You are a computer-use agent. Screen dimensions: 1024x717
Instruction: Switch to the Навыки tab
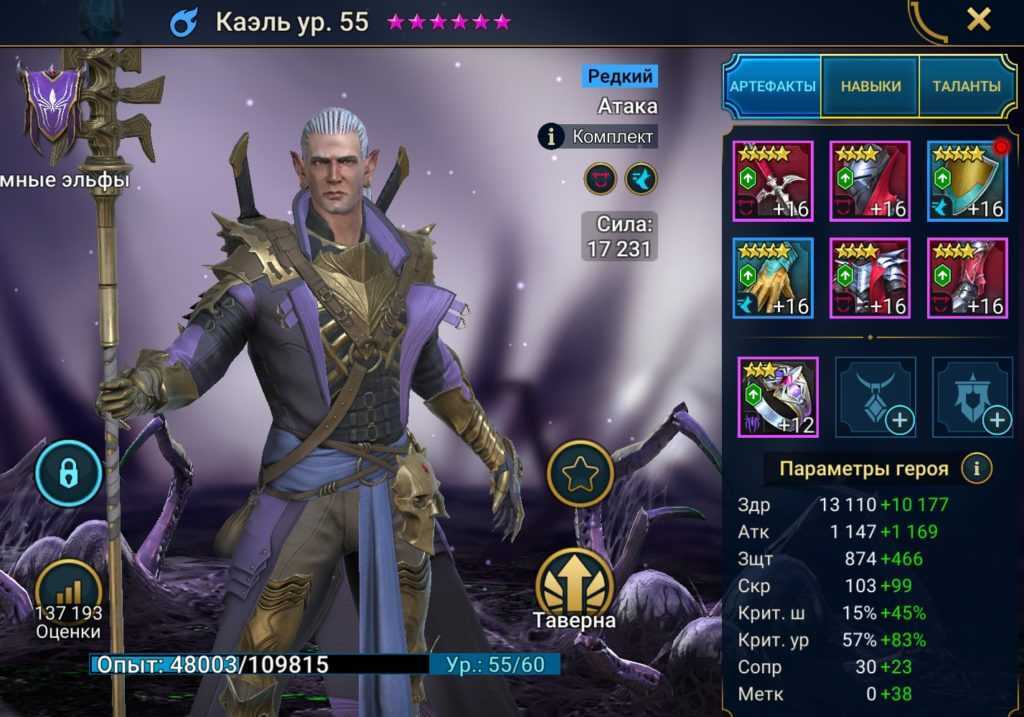pyautogui.click(x=869, y=86)
